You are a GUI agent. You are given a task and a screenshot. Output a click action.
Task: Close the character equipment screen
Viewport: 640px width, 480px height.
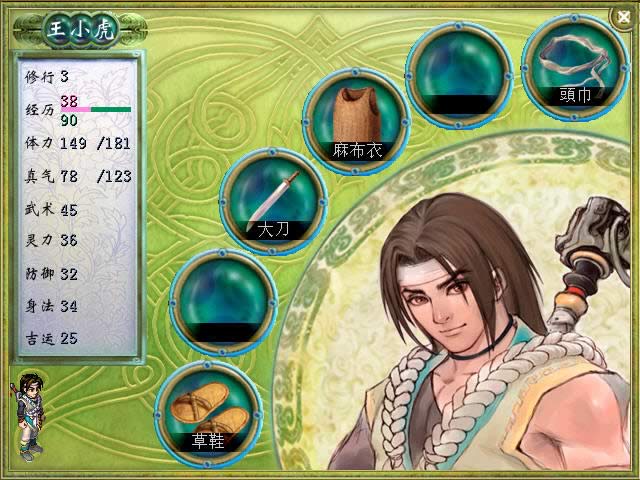(625, 15)
